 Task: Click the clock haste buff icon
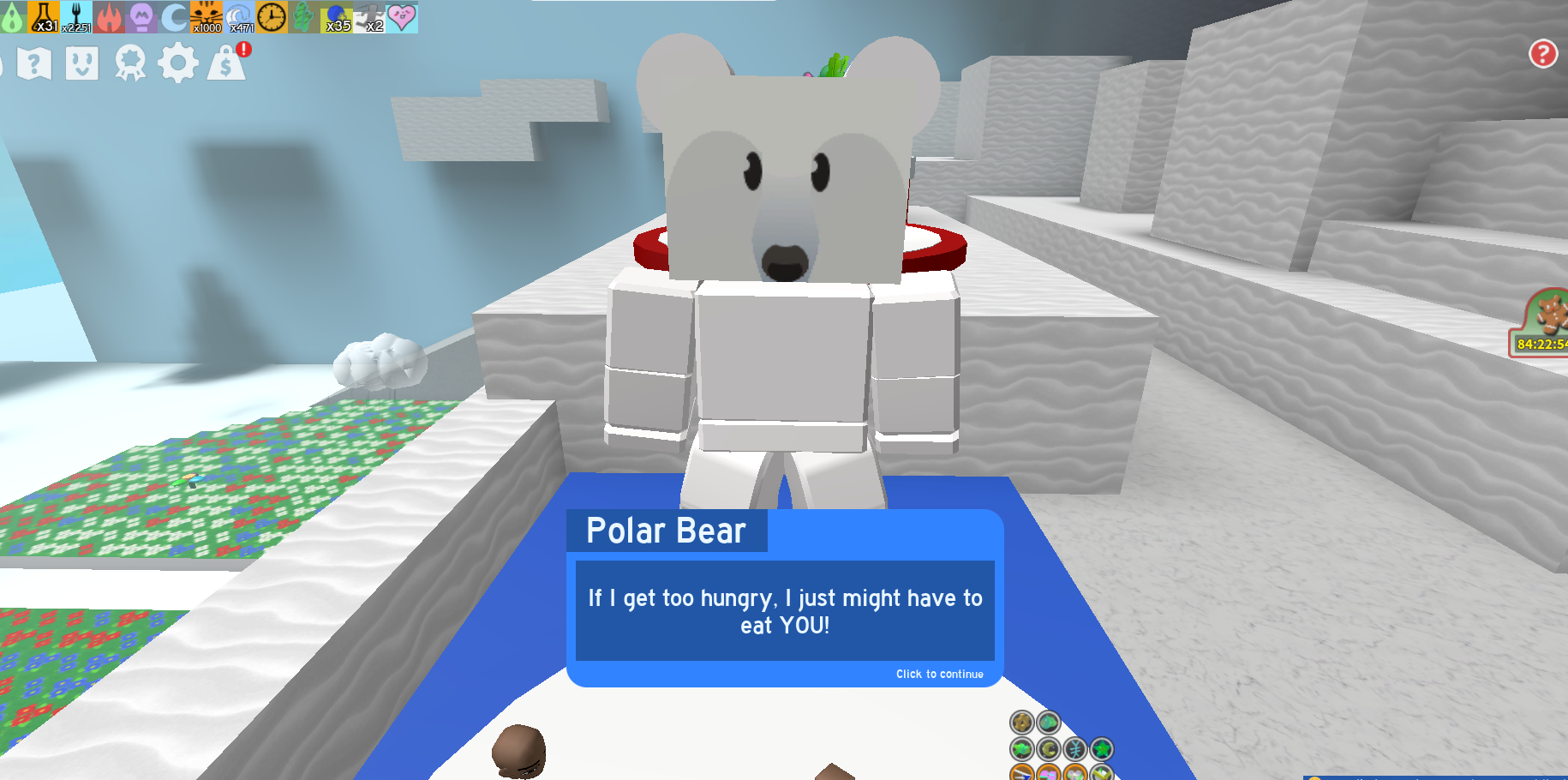click(x=271, y=16)
